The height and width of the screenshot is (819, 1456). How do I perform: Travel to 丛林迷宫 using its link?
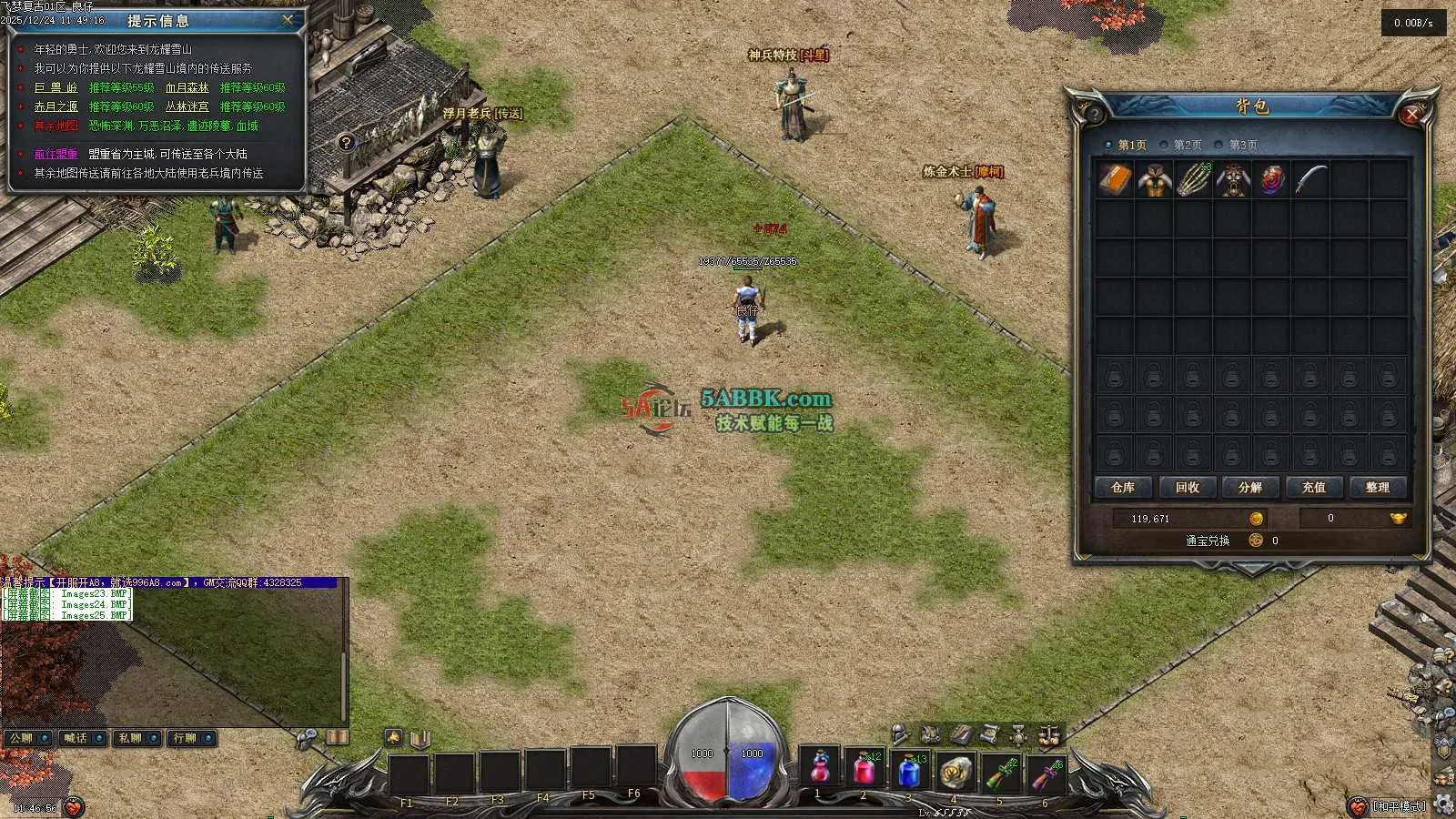point(187,106)
